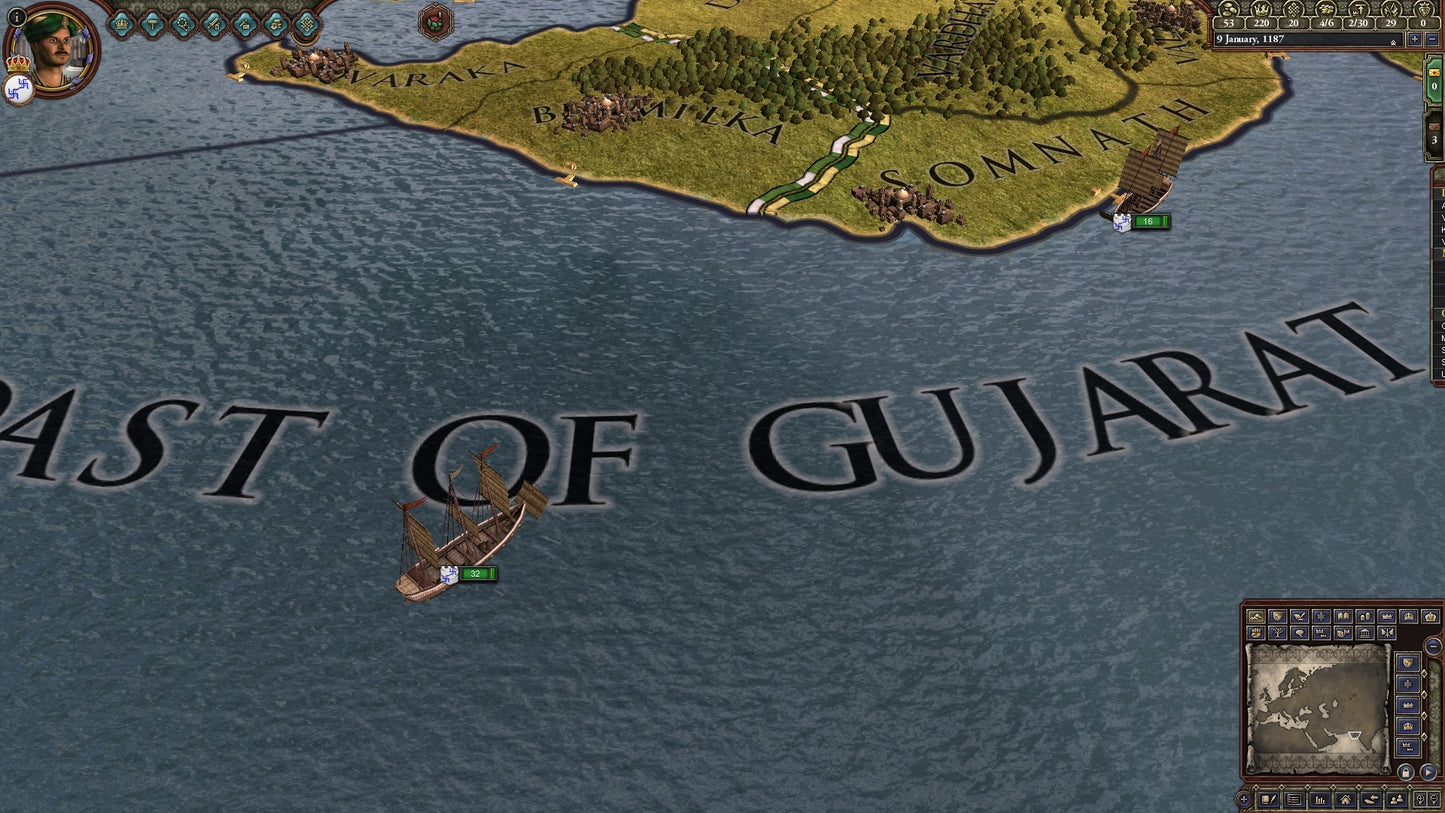The height and width of the screenshot is (813, 1445).
Task: Toggle the pause lock icon near the minimap
Action: click(x=1405, y=772)
